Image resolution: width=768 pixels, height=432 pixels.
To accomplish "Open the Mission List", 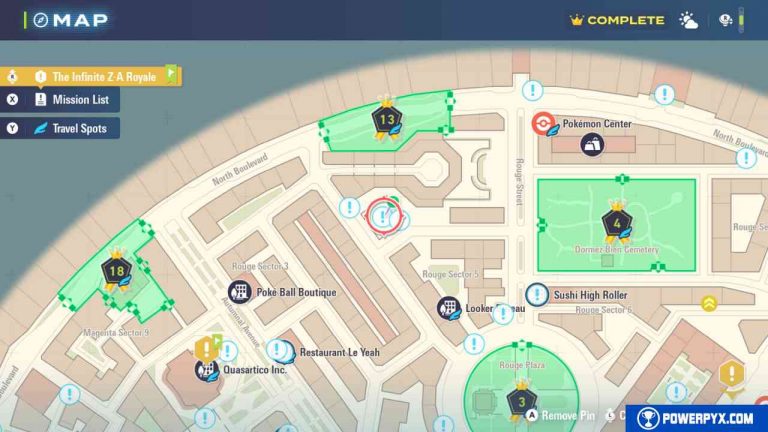I will click(x=72, y=99).
